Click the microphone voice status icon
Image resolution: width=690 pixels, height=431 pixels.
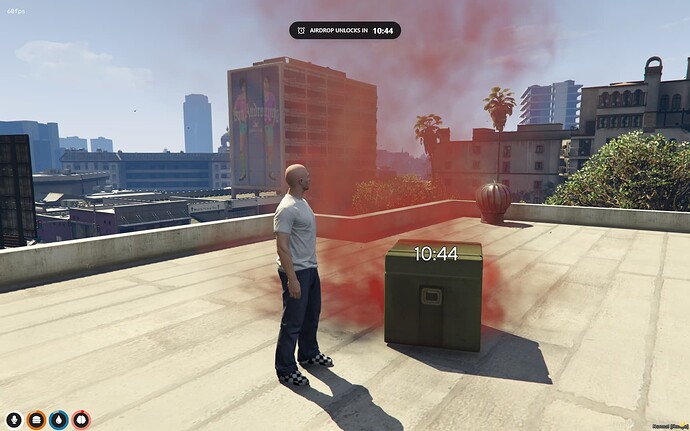(x=14, y=420)
